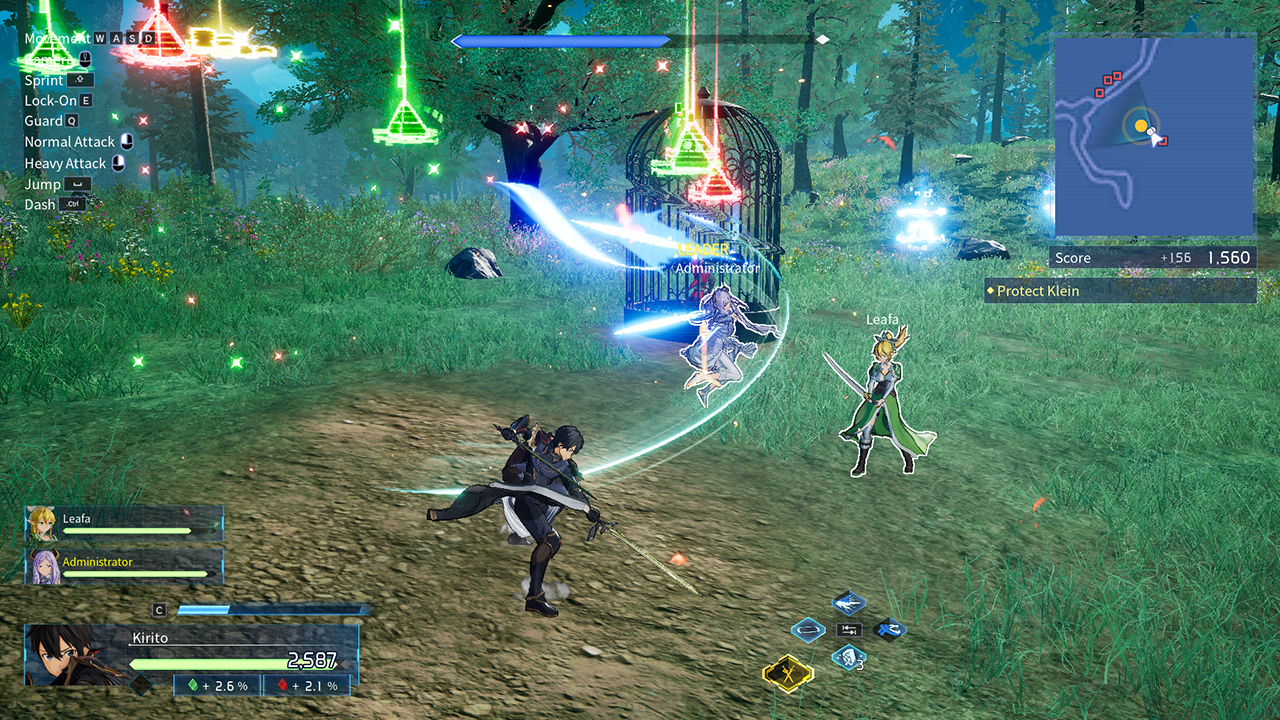
Task: Use the crystal skill with count 3
Action: click(x=848, y=657)
